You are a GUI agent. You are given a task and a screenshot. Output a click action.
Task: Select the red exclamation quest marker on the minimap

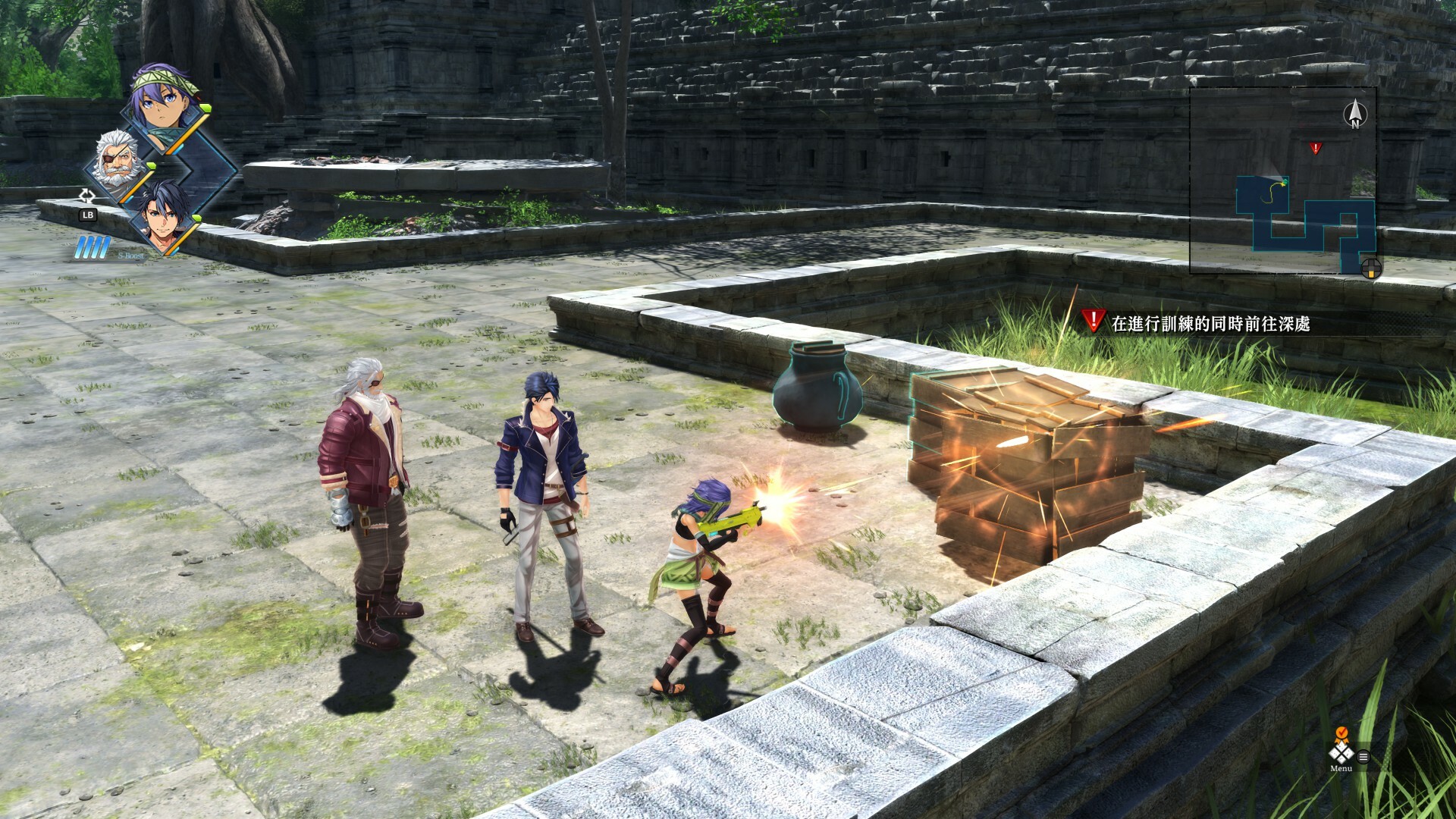point(1316,147)
